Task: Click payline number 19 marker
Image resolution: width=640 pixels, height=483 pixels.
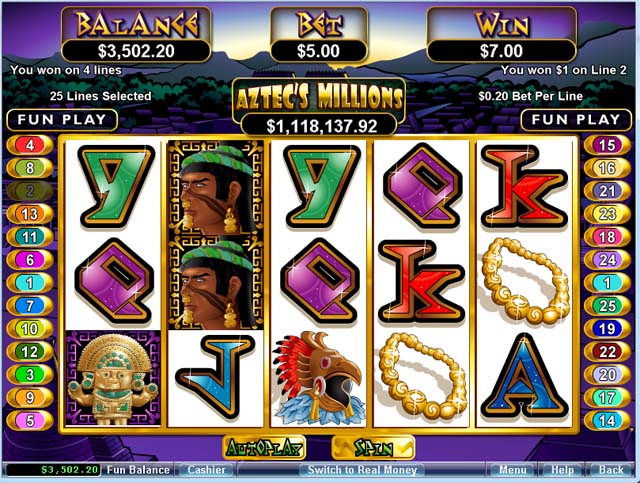Action: (607, 328)
